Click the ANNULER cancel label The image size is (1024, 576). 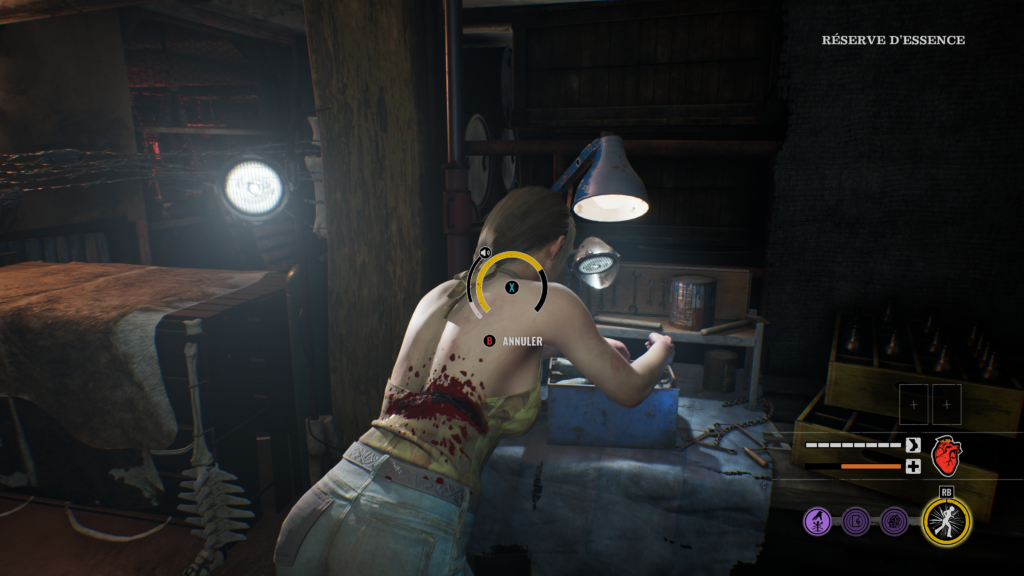523,341
